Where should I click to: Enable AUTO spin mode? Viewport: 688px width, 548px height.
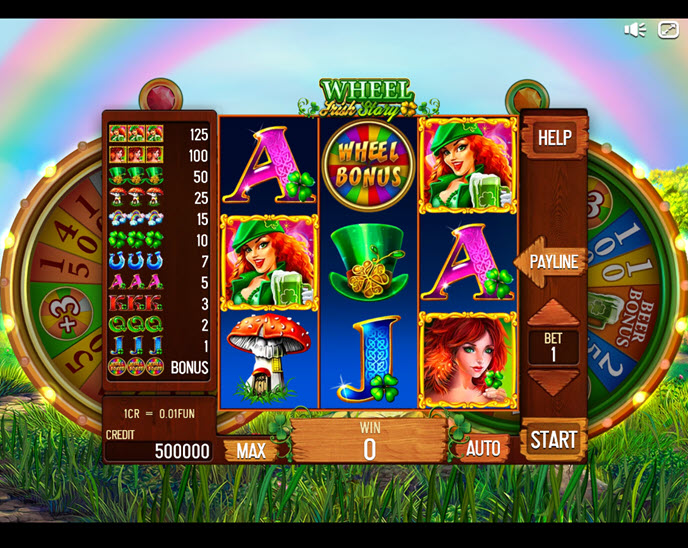click(x=482, y=450)
